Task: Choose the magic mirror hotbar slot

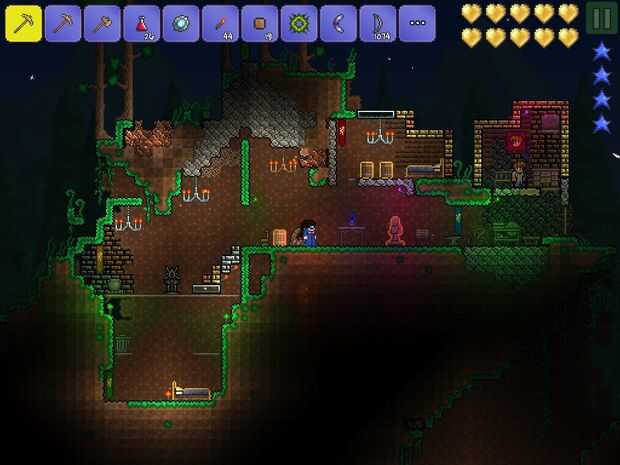Action: click(181, 23)
